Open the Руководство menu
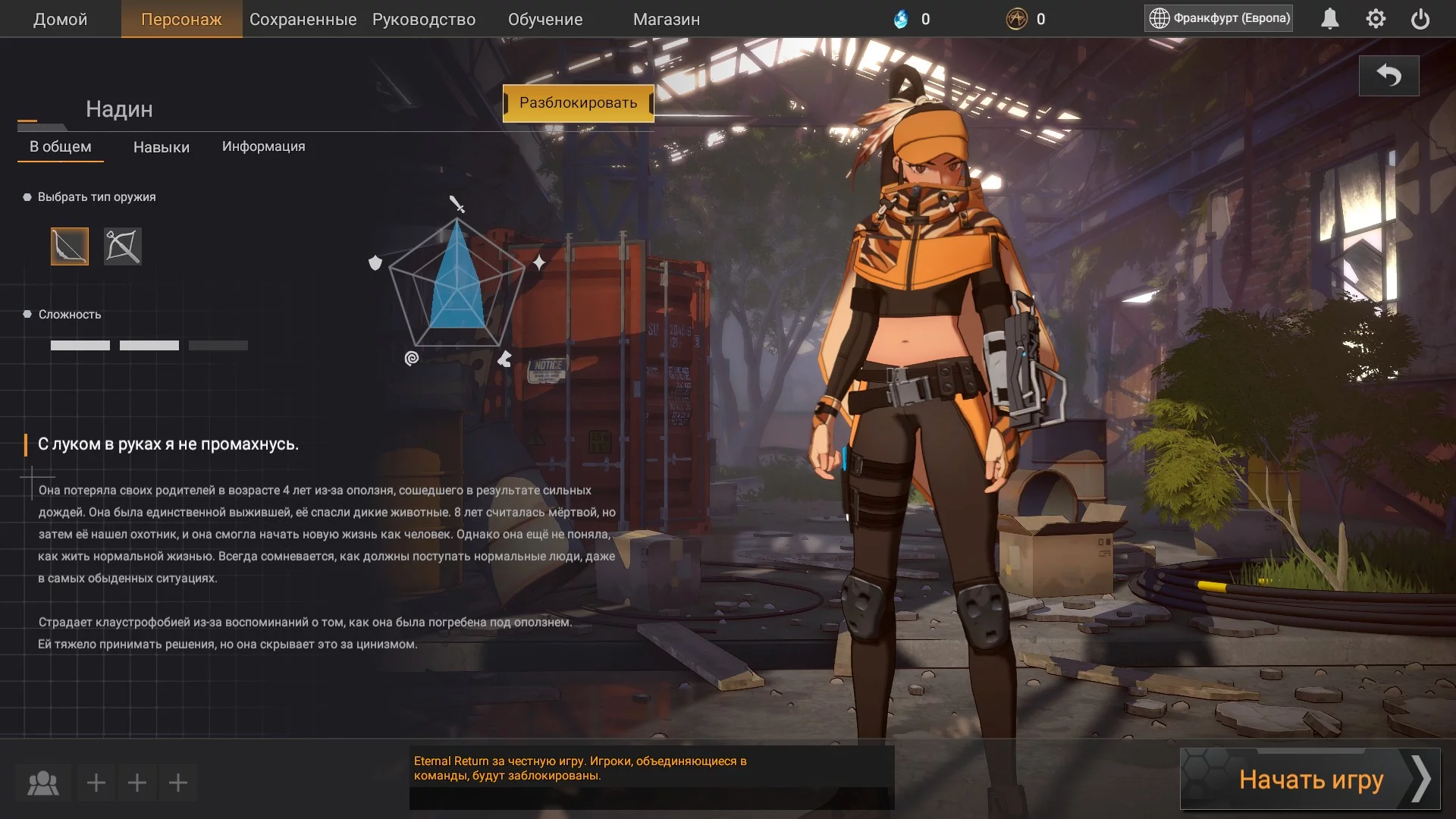1456x819 pixels. [x=424, y=19]
